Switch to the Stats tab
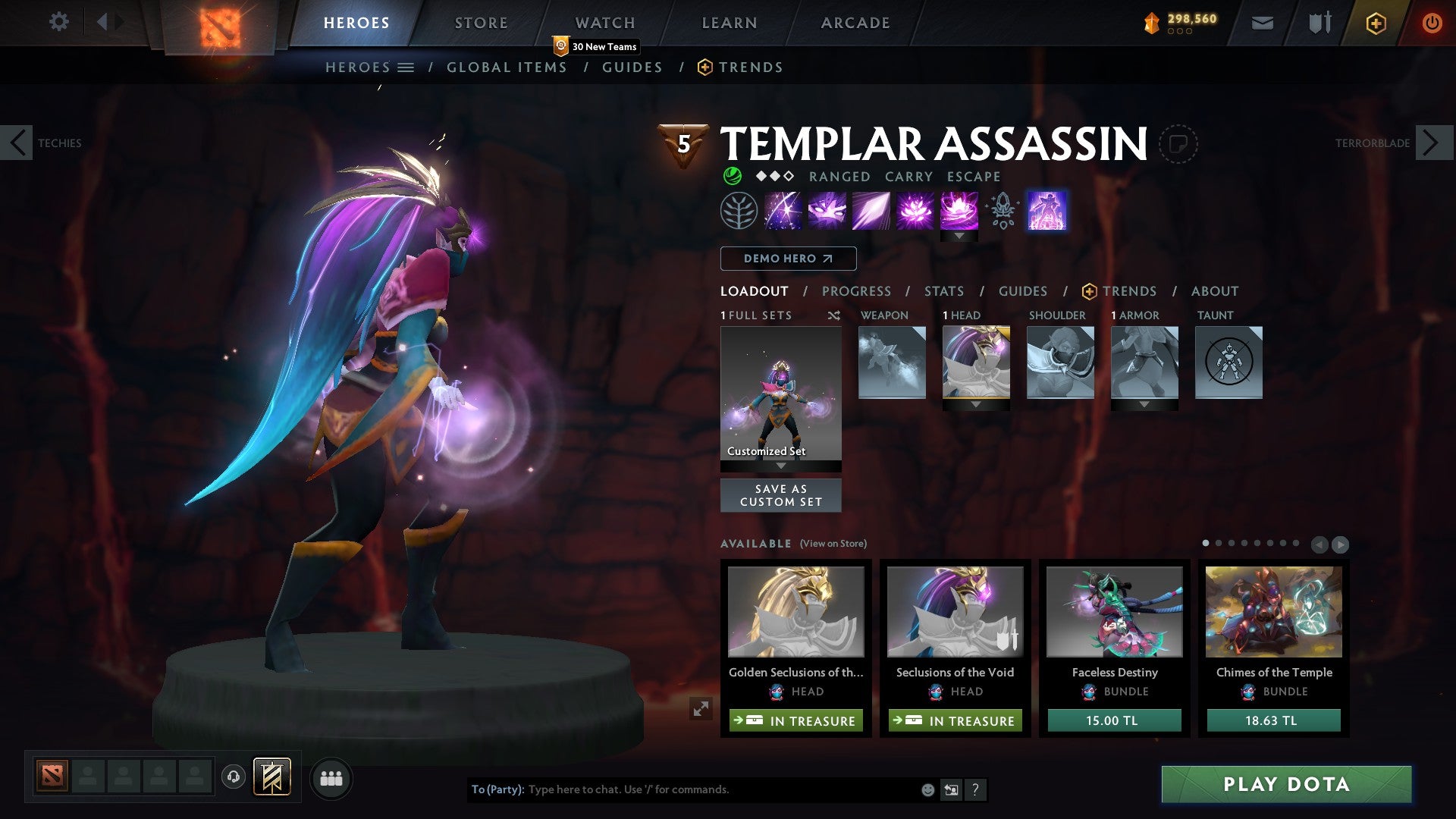Image resolution: width=1456 pixels, height=819 pixels. coord(943,291)
